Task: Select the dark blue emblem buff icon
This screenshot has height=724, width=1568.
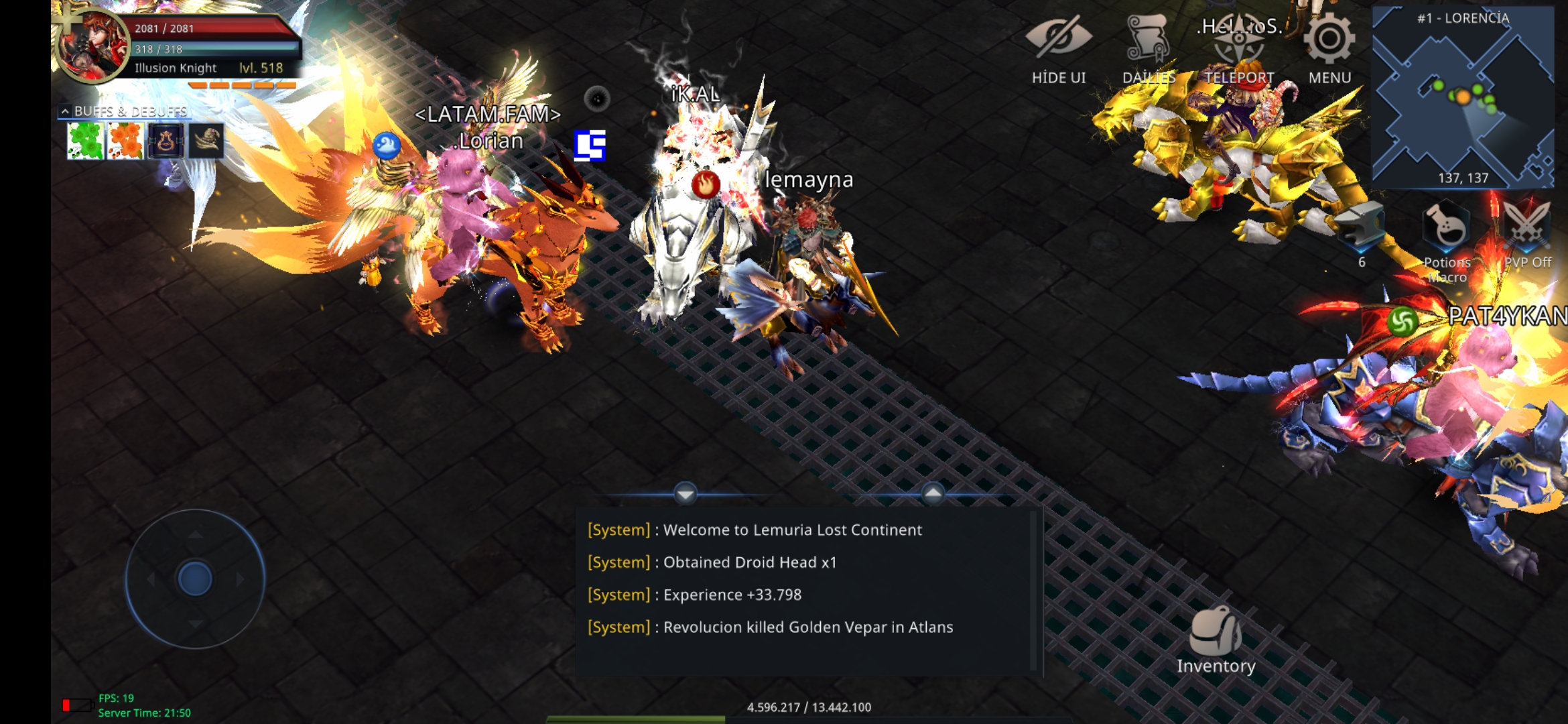Action: pyautogui.click(x=166, y=141)
